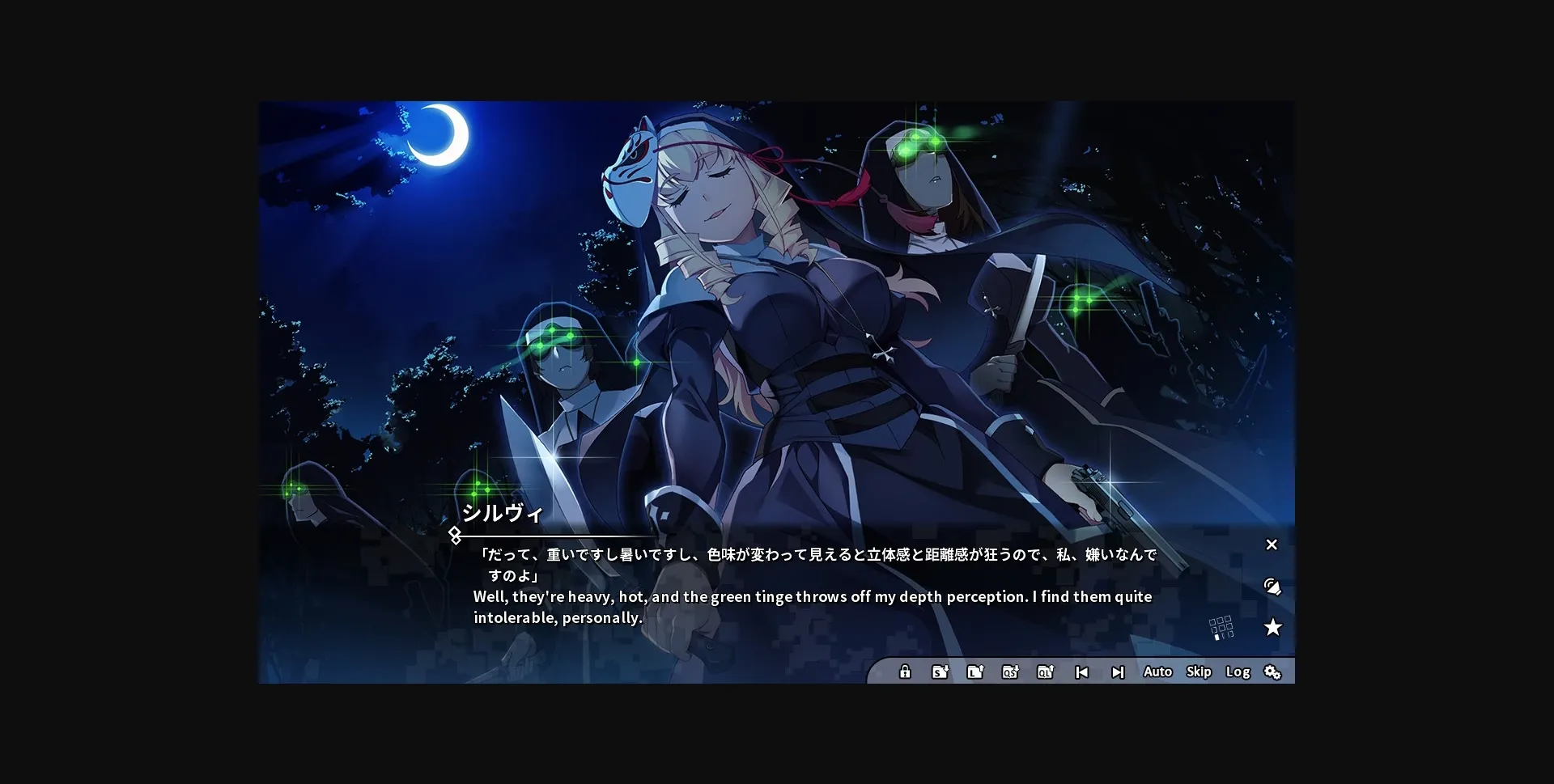Jump to the next line icon
Viewport: 1554px width, 784px height.
pyautogui.click(x=1118, y=672)
